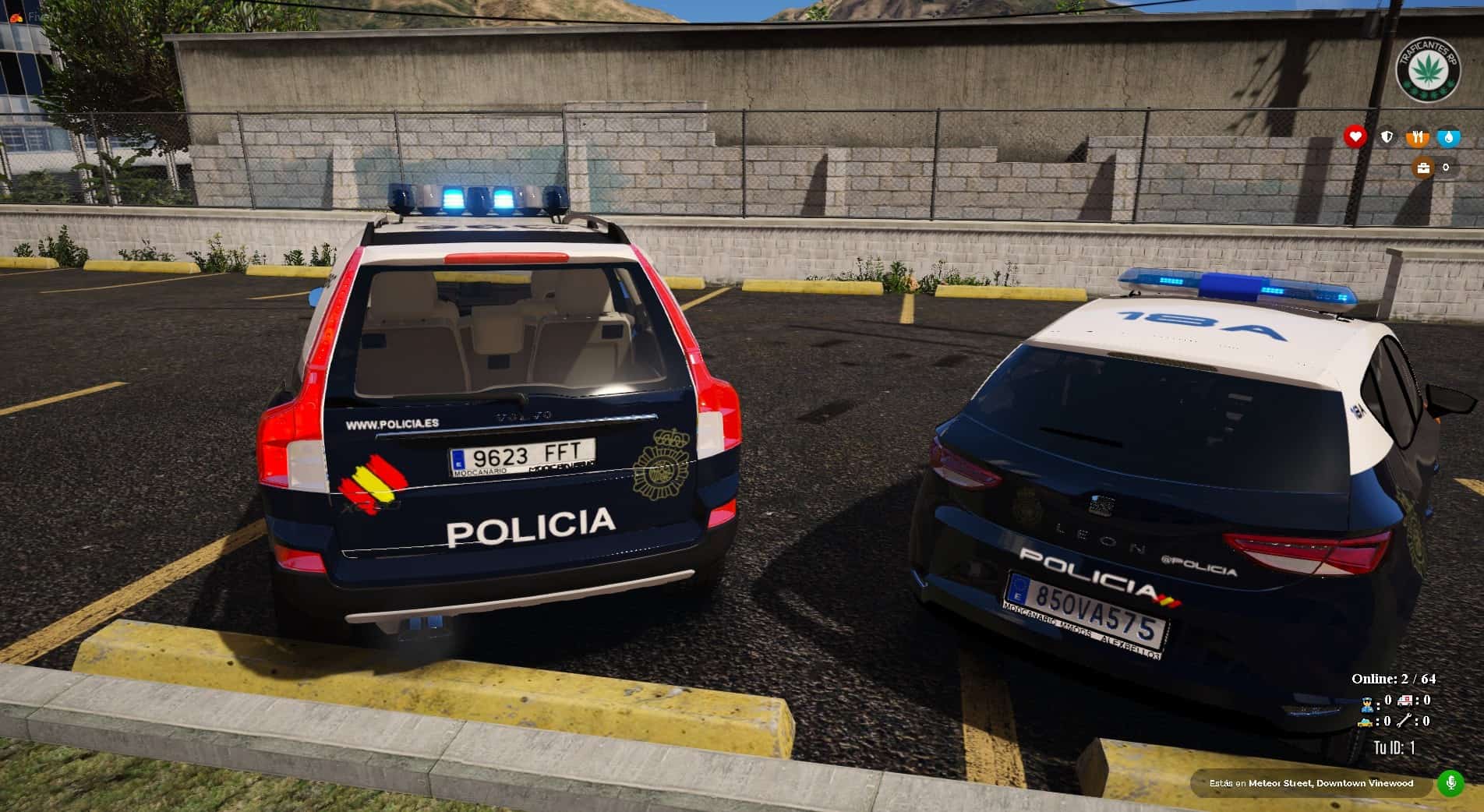Click the shield armor status icon

pyautogui.click(x=1387, y=137)
